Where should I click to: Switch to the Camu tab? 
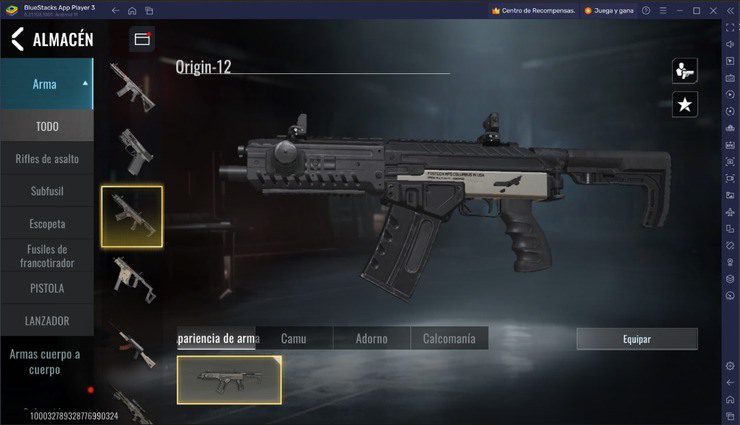point(293,339)
